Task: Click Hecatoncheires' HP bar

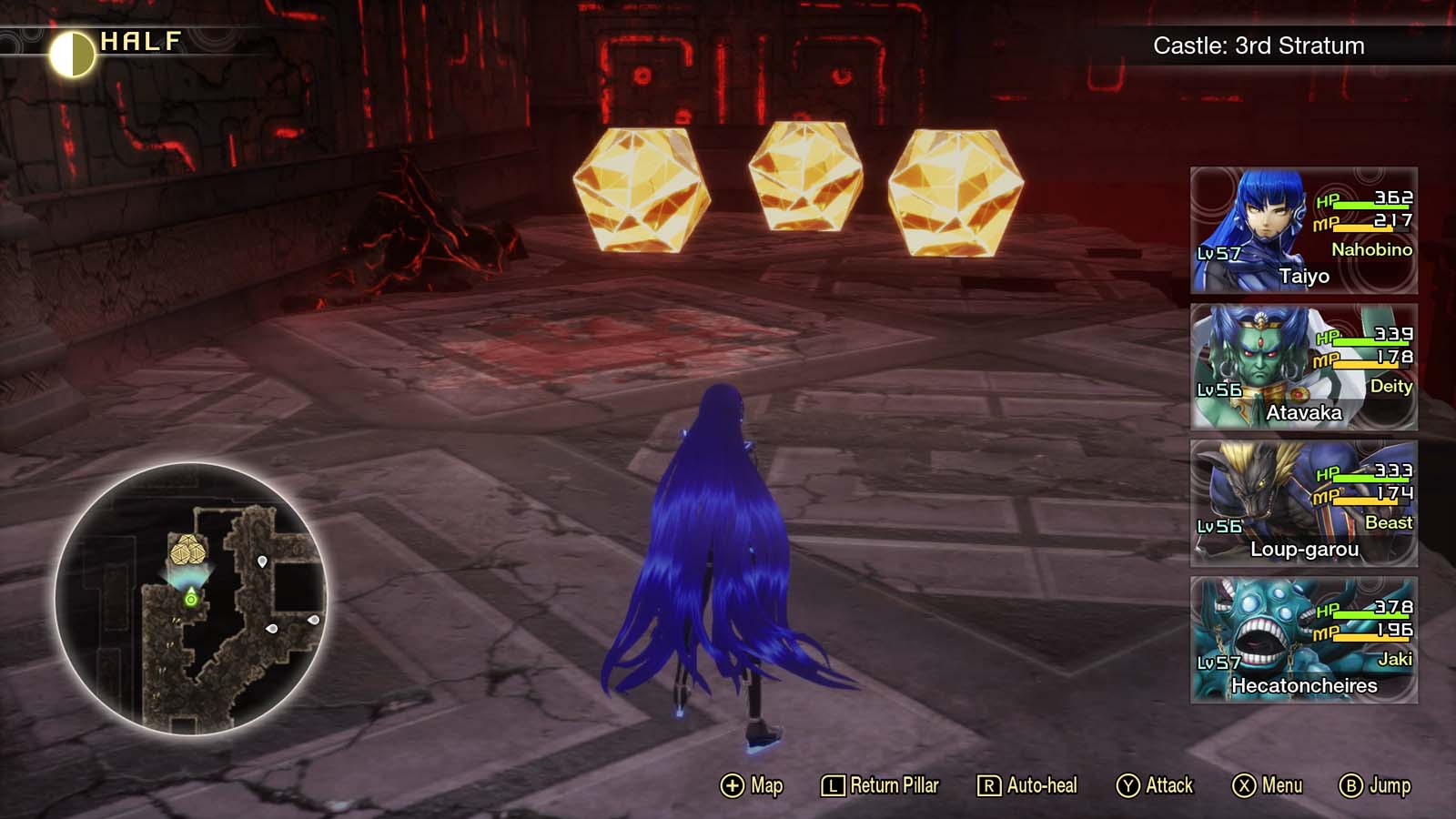Action: (1368, 613)
